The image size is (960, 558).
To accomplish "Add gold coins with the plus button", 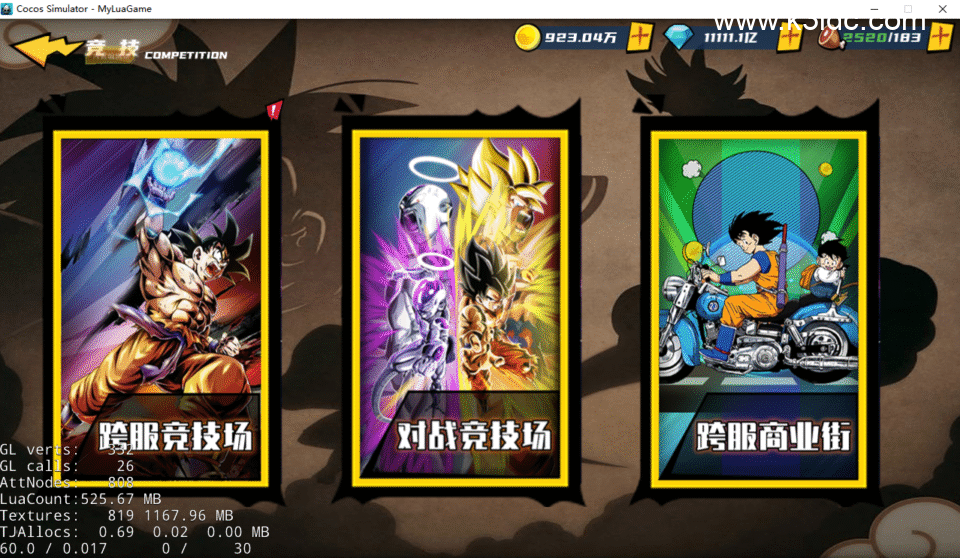I will 640,38.
